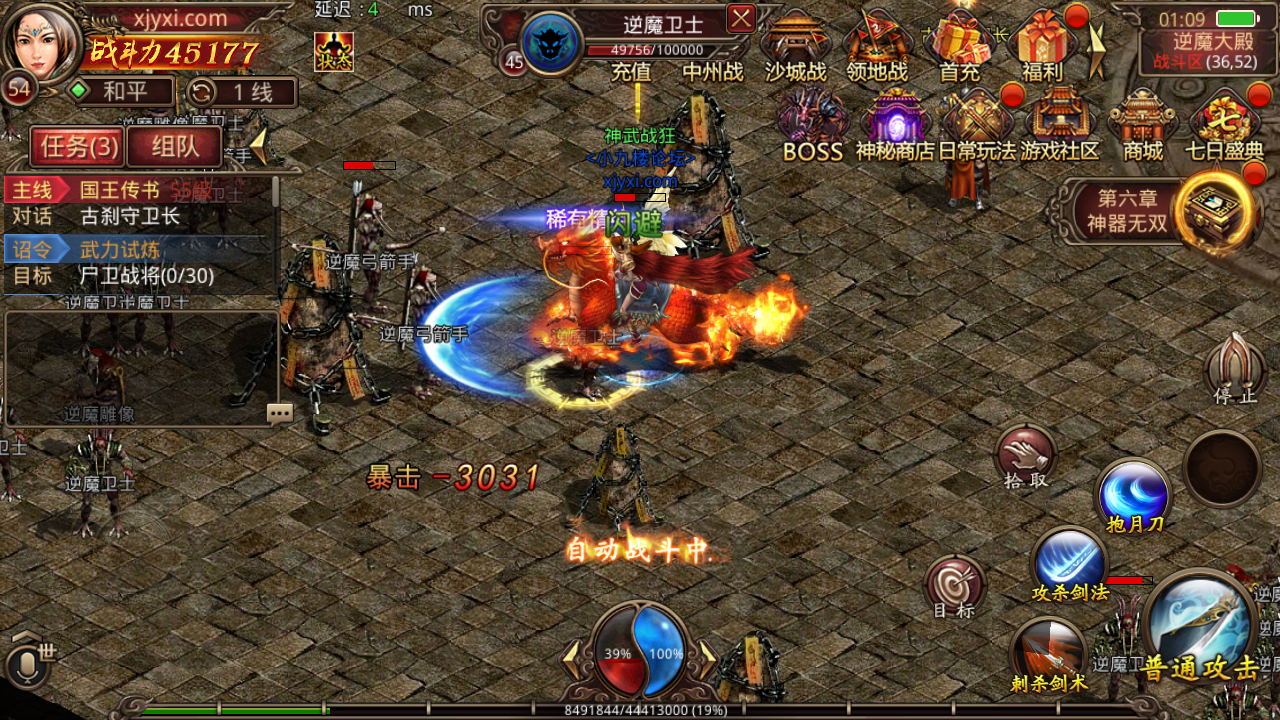Screen dimensions: 1280x720
Task: Open the 第六章 神器无双 chapter chest
Action: click(x=1214, y=210)
